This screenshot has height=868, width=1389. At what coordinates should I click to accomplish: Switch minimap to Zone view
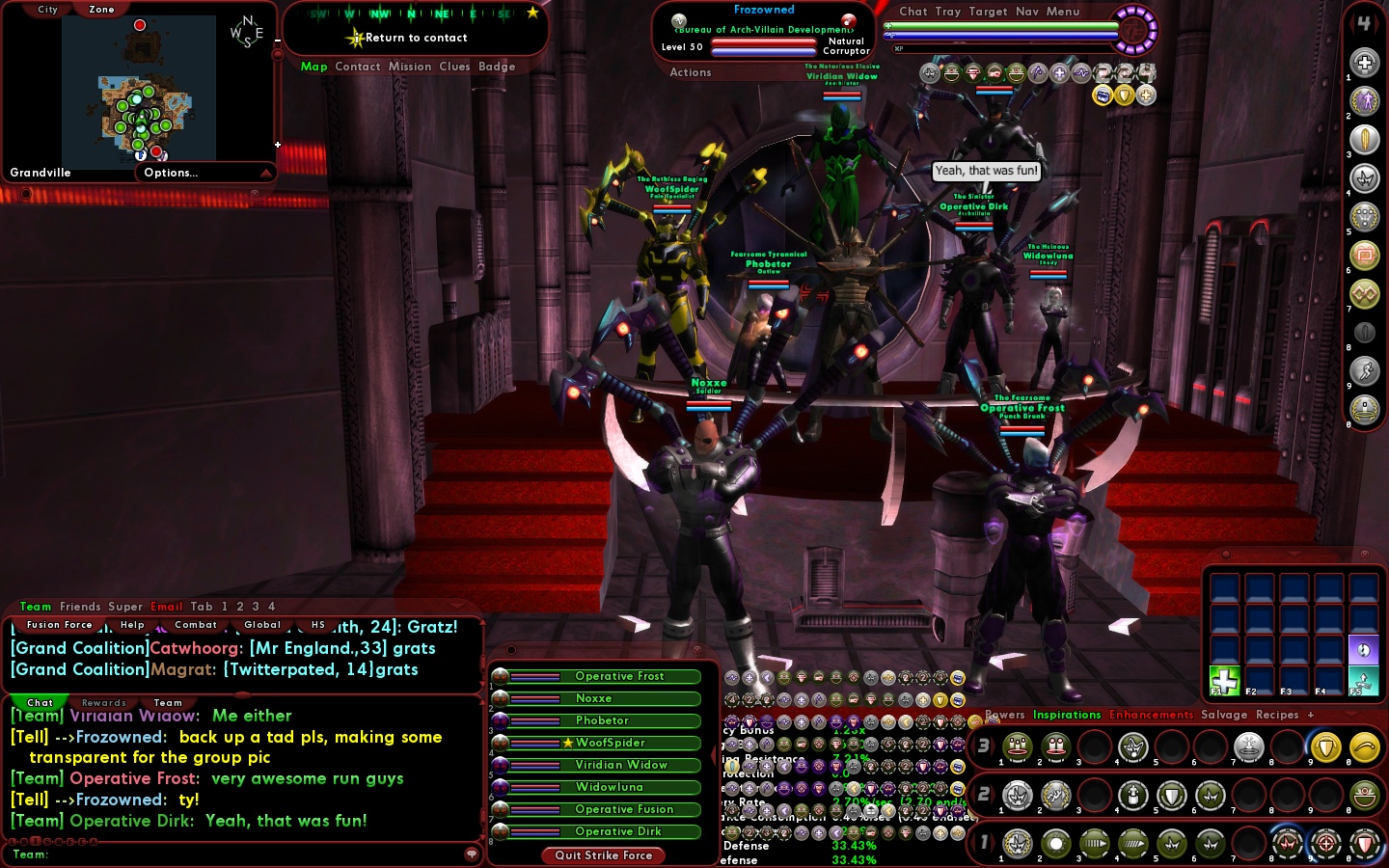pos(101,10)
